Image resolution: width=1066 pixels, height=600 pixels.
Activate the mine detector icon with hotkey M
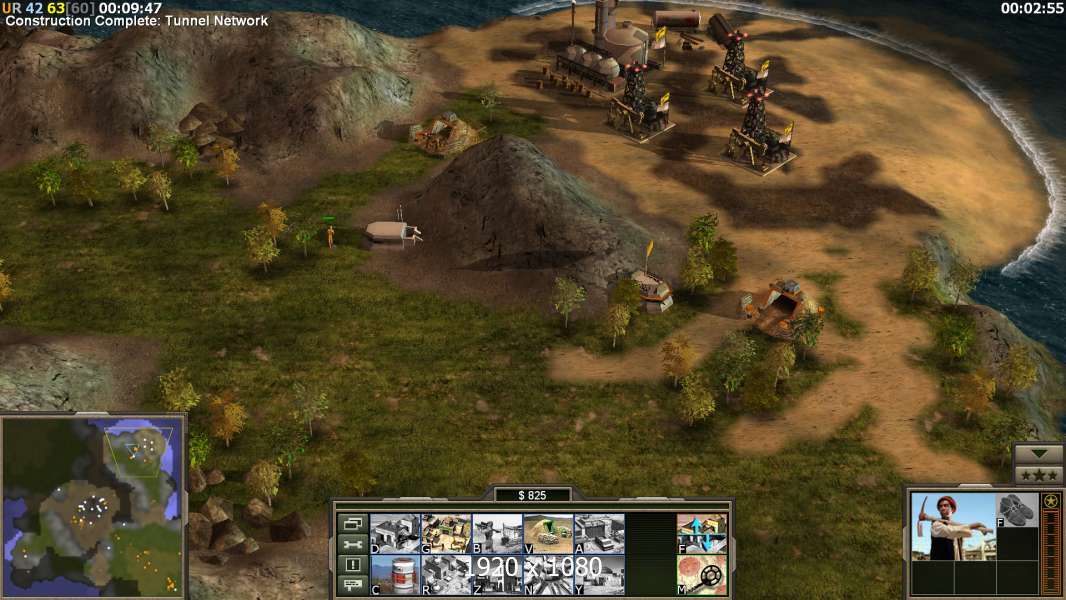click(702, 574)
